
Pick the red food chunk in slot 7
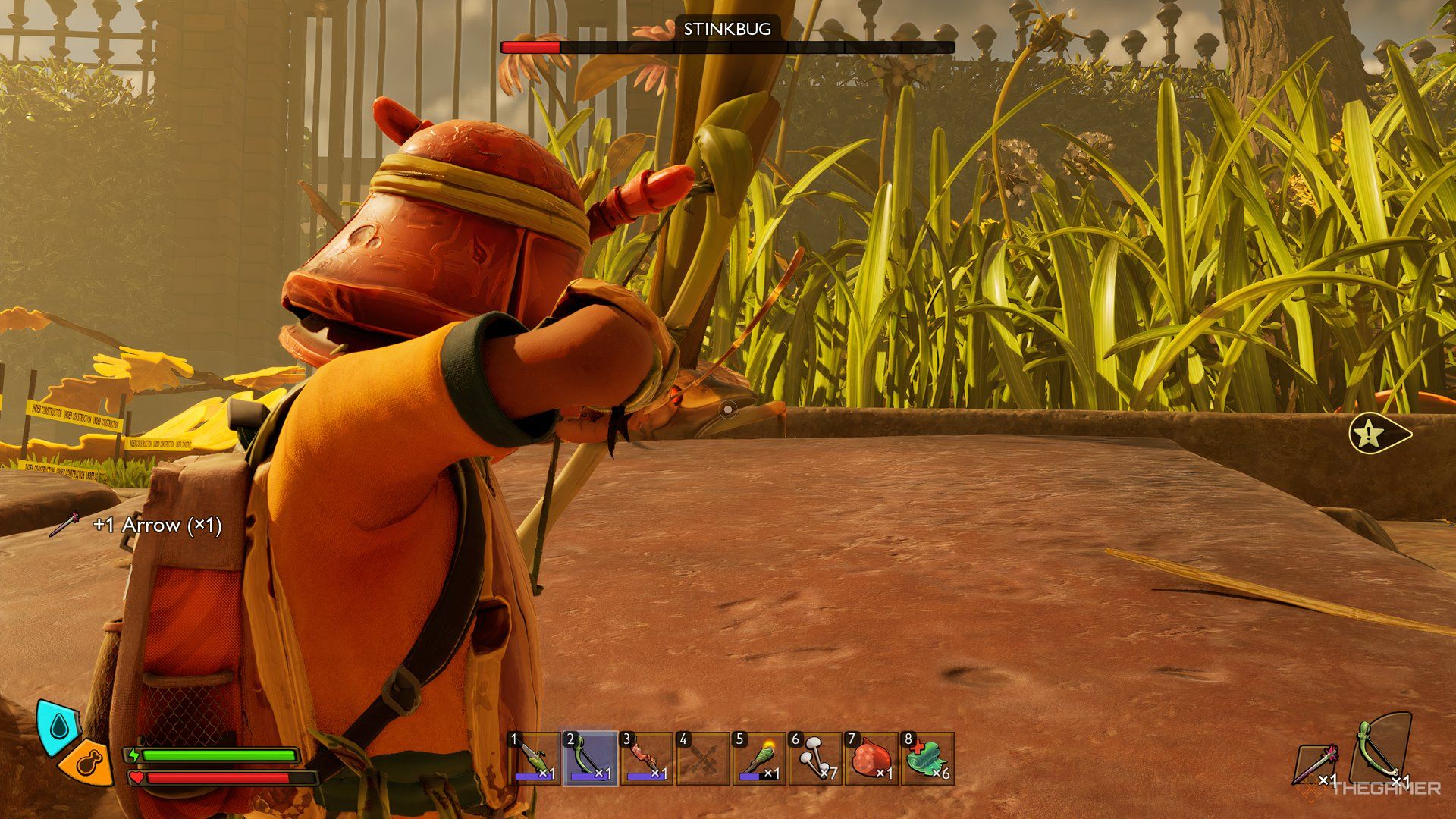(871, 758)
